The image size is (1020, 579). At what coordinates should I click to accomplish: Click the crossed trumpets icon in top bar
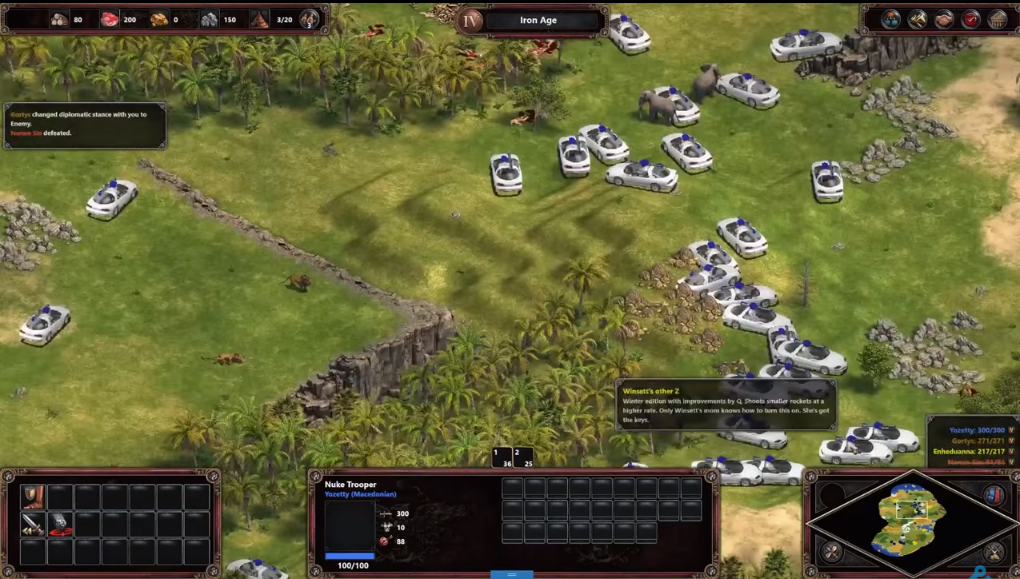pyautogui.click(x=917, y=19)
